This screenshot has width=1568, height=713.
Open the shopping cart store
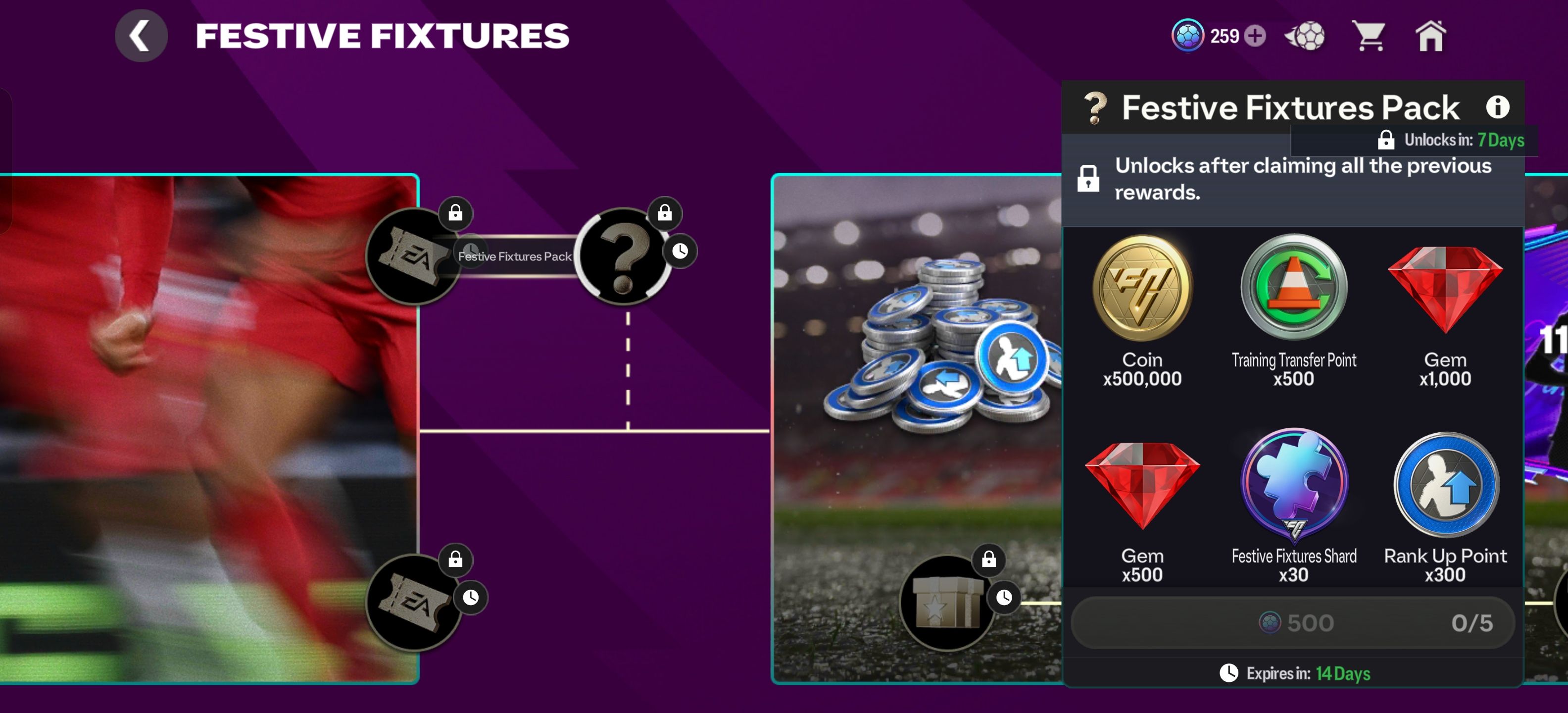pyautogui.click(x=1369, y=36)
